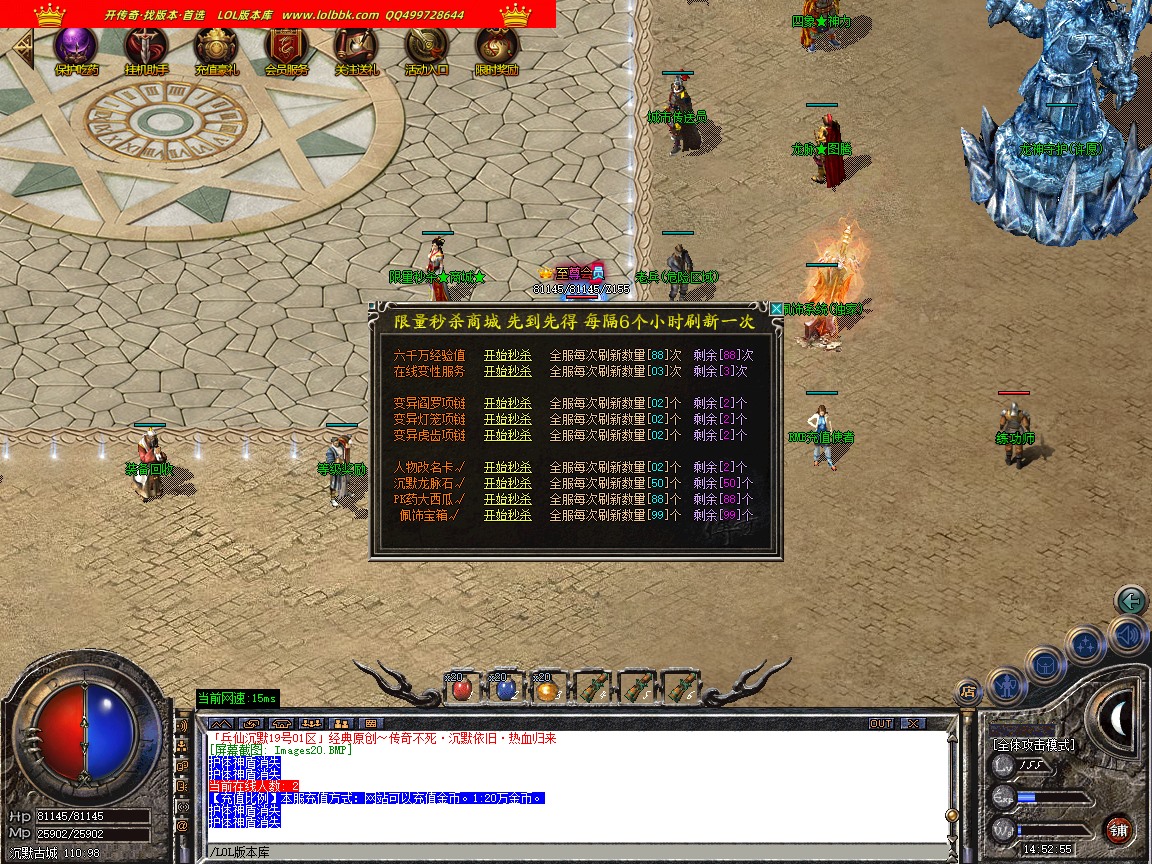The image size is (1152, 864).
Task: Use the red potion hotbar slot
Action: (461, 689)
